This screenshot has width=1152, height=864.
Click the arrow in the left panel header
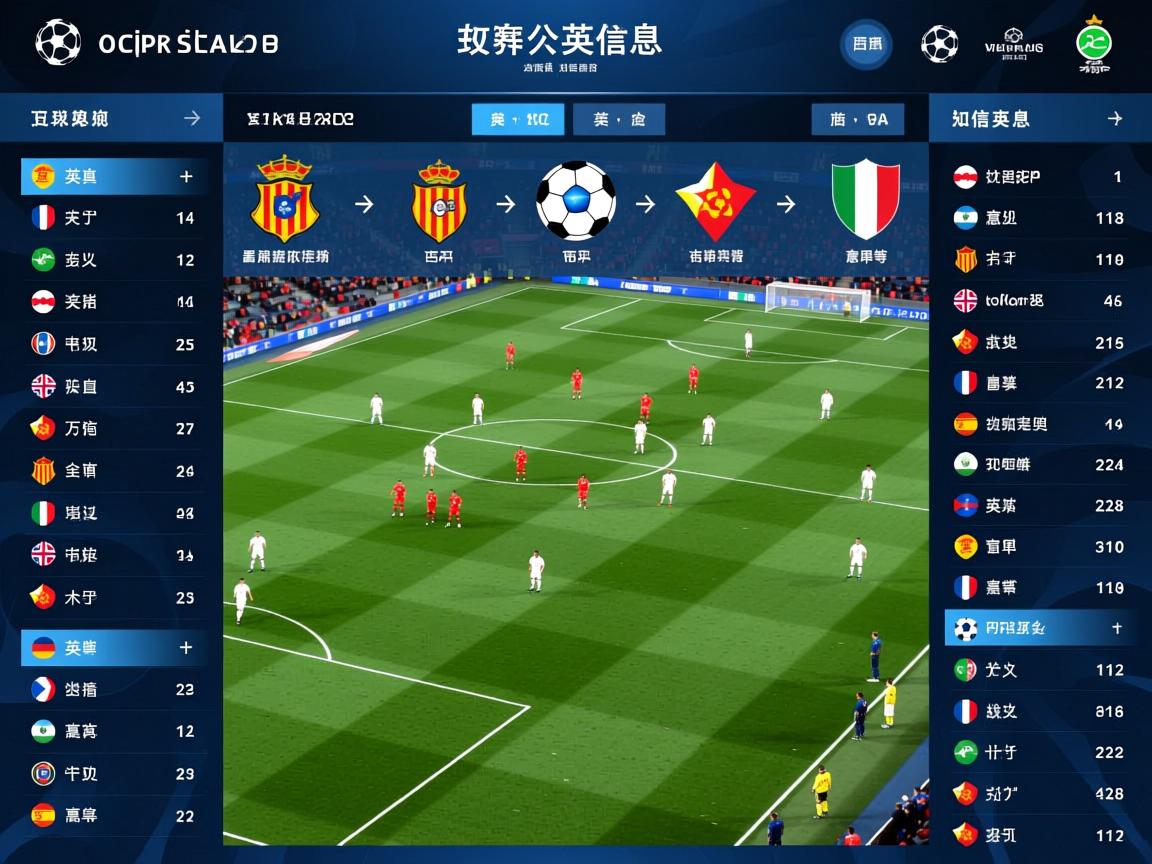coord(192,118)
